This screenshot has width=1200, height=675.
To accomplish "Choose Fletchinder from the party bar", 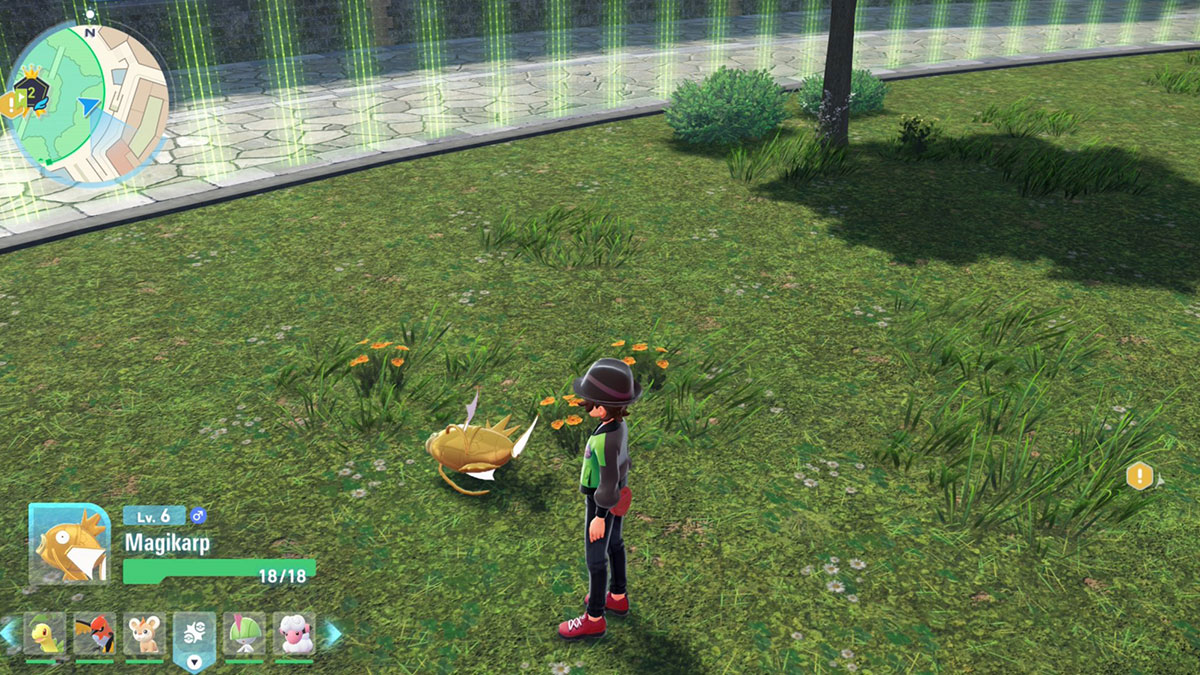I will 94,633.
